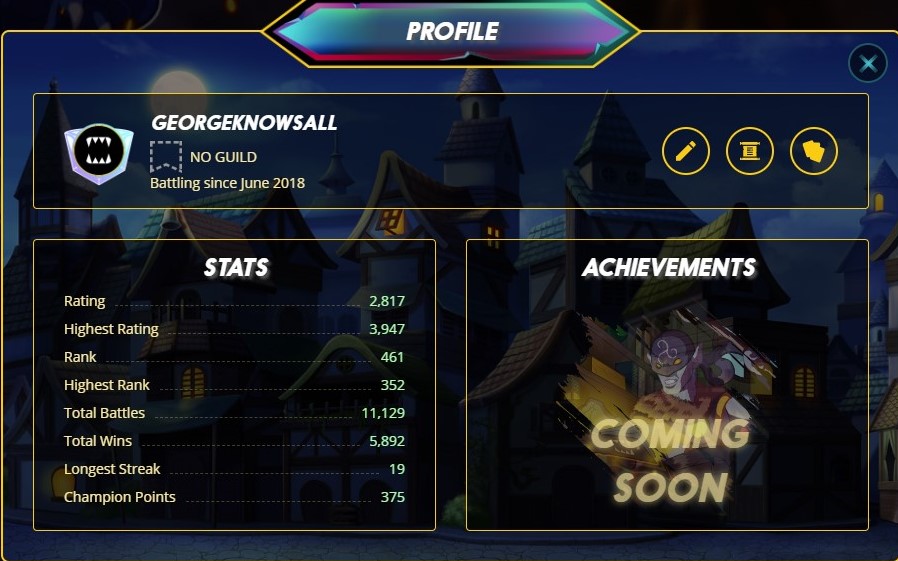This screenshot has width=898, height=561.
Task: Click the pencil edit profile button
Action: [x=685, y=151]
